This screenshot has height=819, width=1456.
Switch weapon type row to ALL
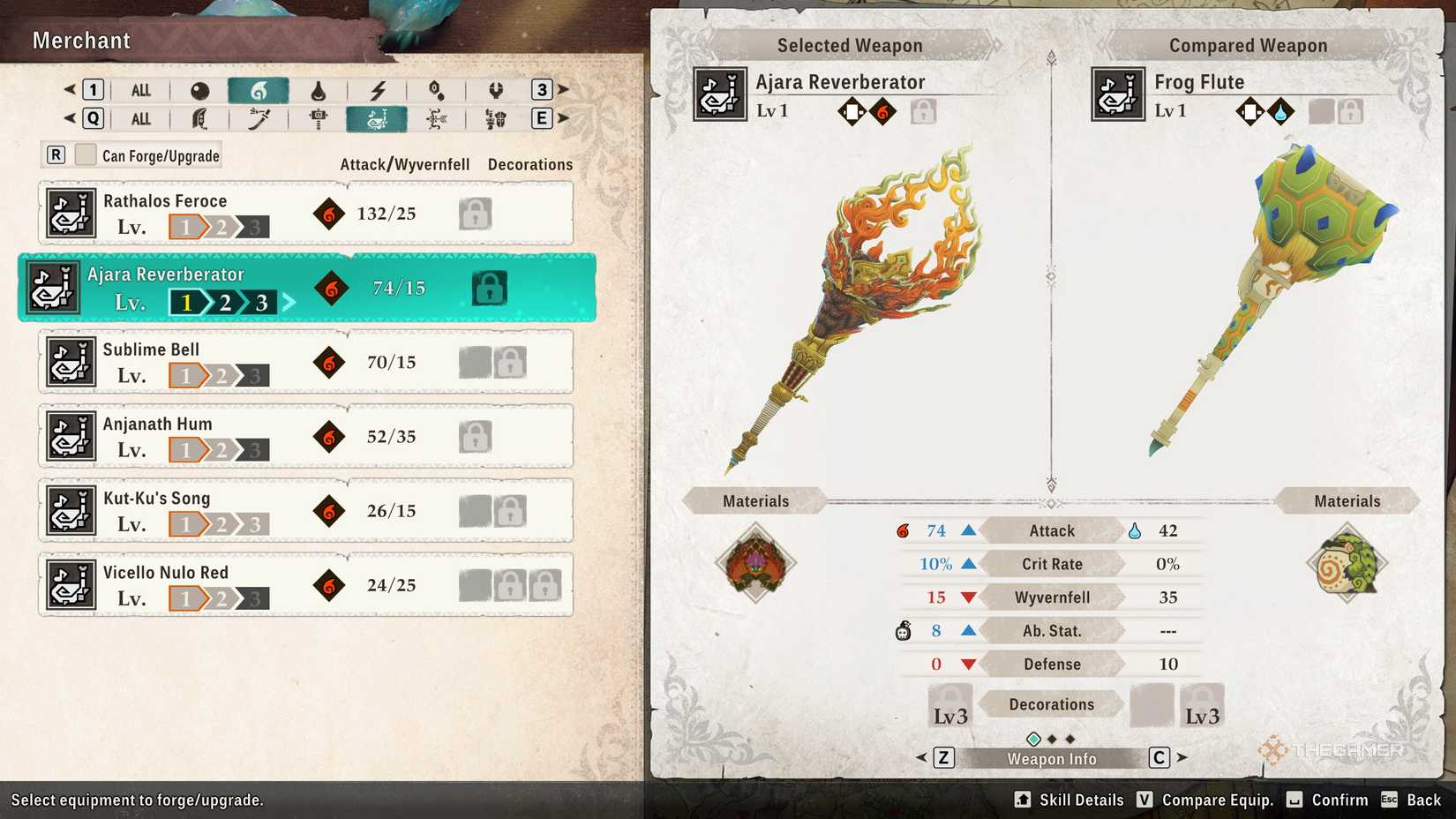point(139,118)
